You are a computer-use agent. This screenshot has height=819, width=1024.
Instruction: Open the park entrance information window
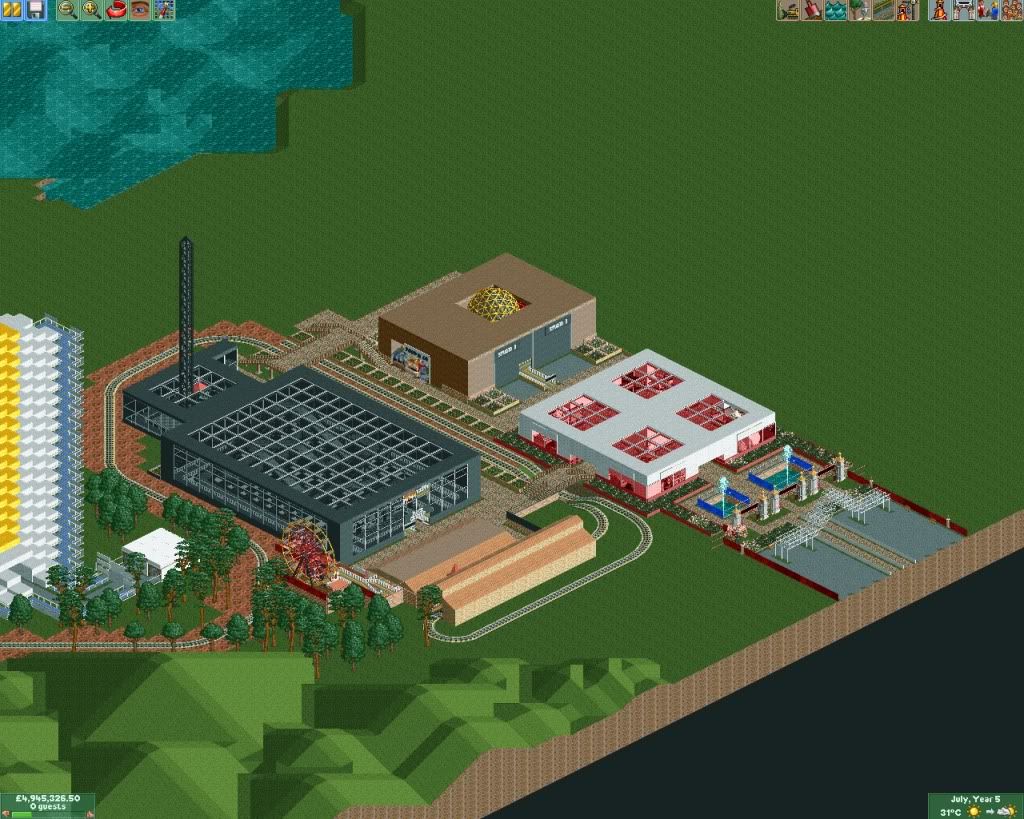(x=964, y=10)
